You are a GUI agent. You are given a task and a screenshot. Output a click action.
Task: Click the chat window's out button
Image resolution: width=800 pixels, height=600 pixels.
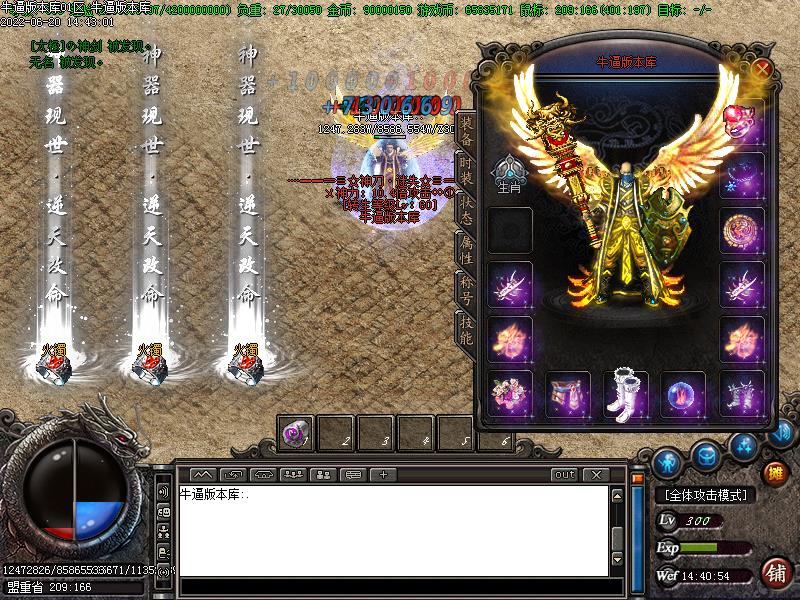[565, 474]
